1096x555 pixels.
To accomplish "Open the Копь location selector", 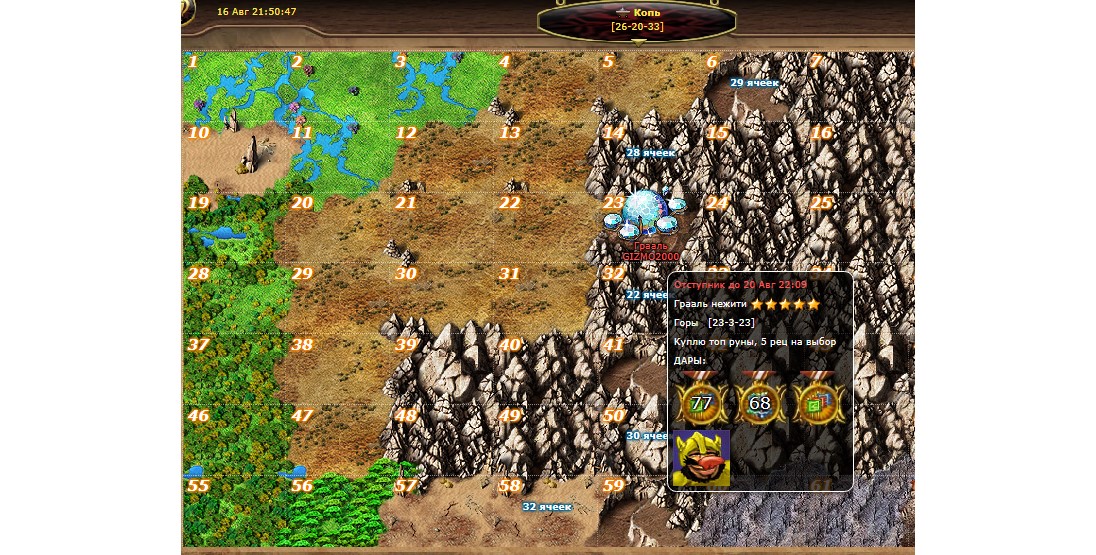I will tap(637, 20).
